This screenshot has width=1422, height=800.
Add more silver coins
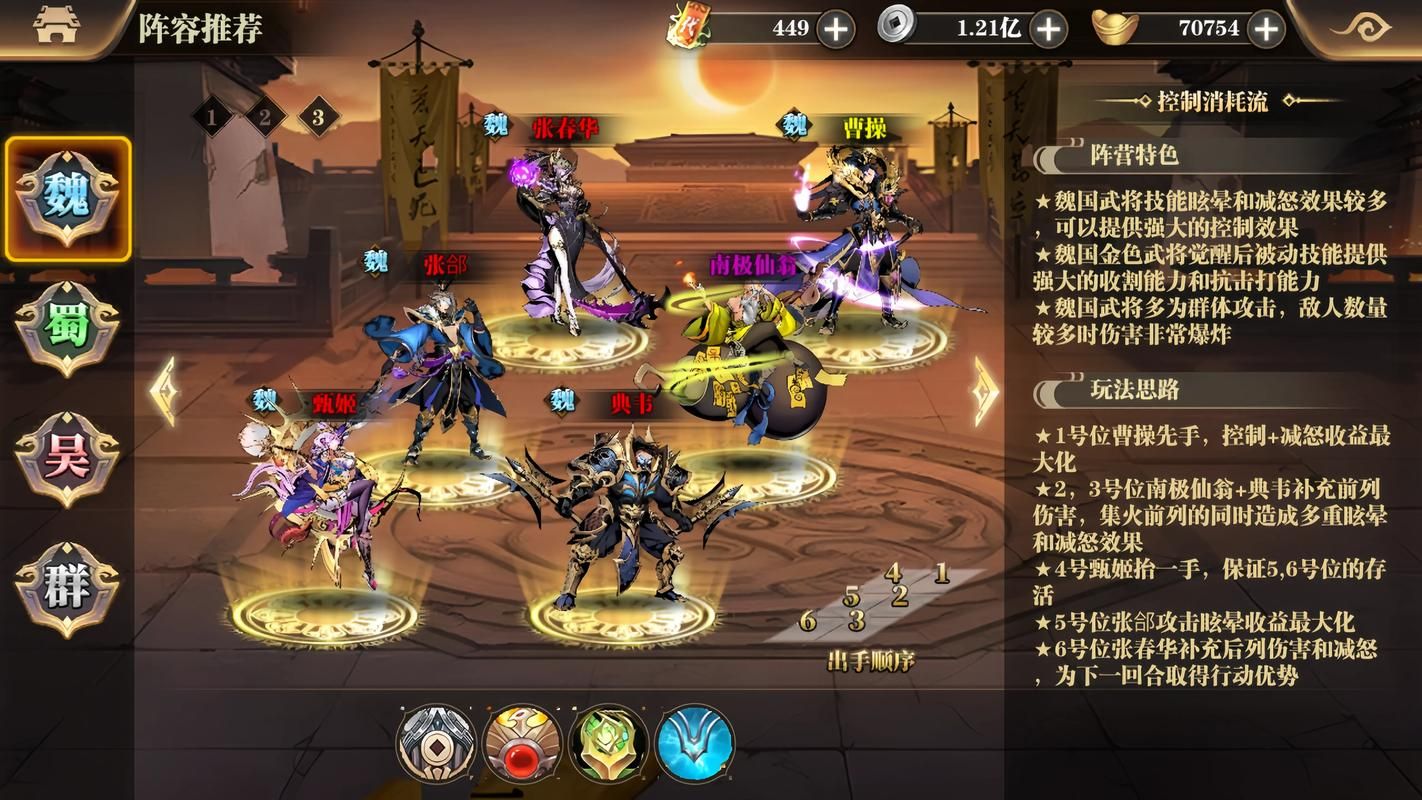tap(1048, 29)
